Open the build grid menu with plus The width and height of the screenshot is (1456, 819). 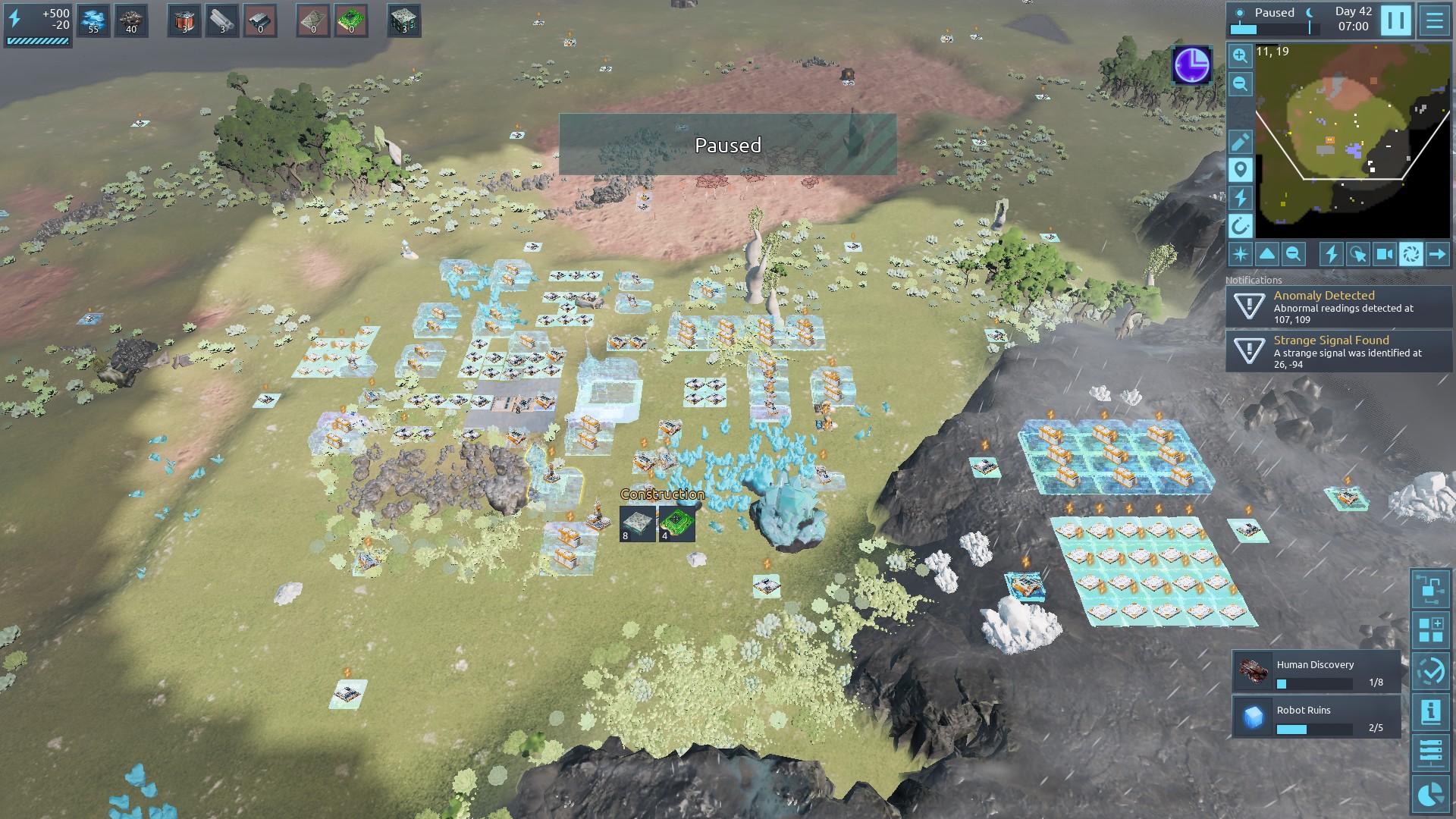(1431, 630)
